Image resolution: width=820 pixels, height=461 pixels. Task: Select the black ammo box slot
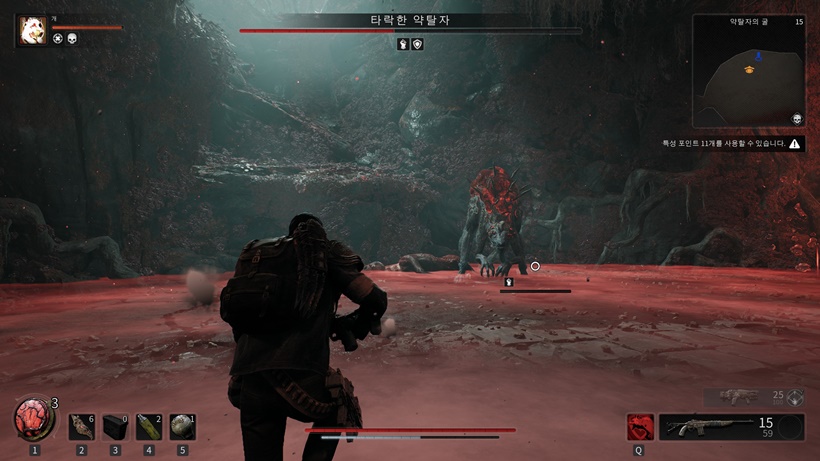(115, 427)
